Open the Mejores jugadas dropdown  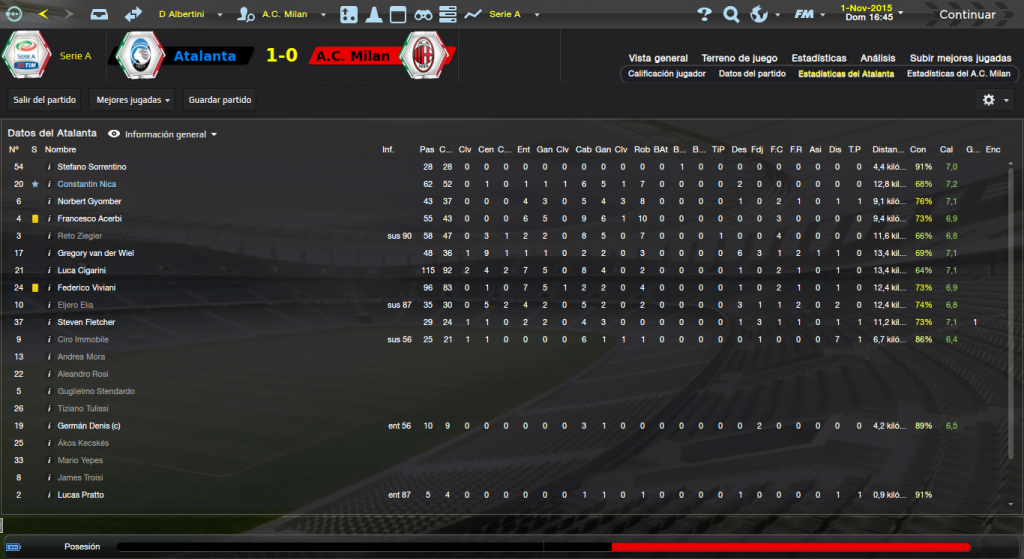pyautogui.click(x=132, y=100)
